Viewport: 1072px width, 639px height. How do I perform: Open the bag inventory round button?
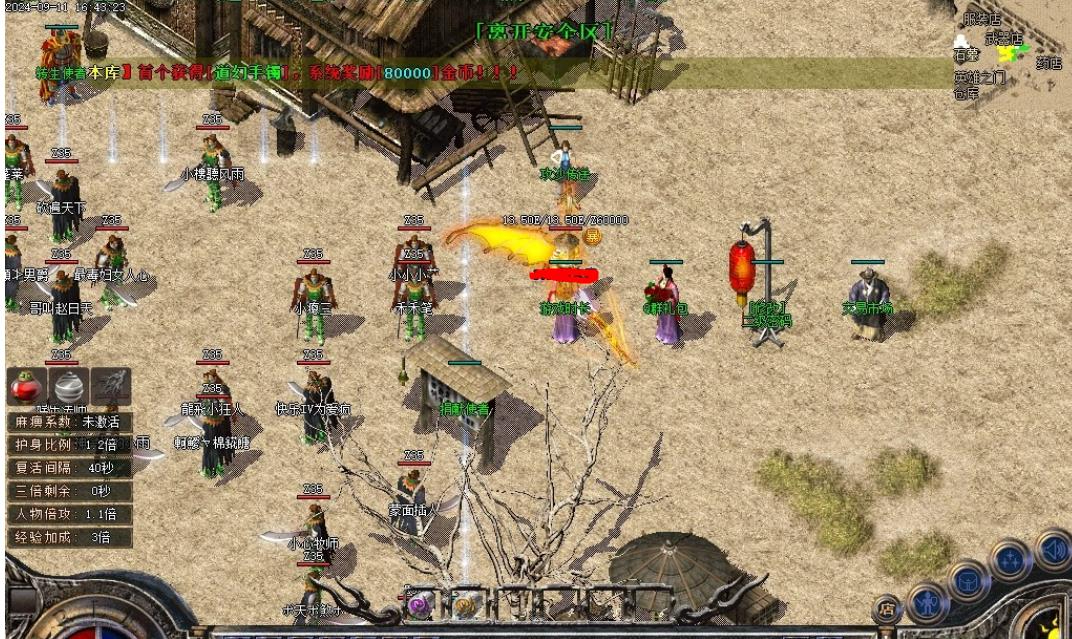click(x=969, y=580)
